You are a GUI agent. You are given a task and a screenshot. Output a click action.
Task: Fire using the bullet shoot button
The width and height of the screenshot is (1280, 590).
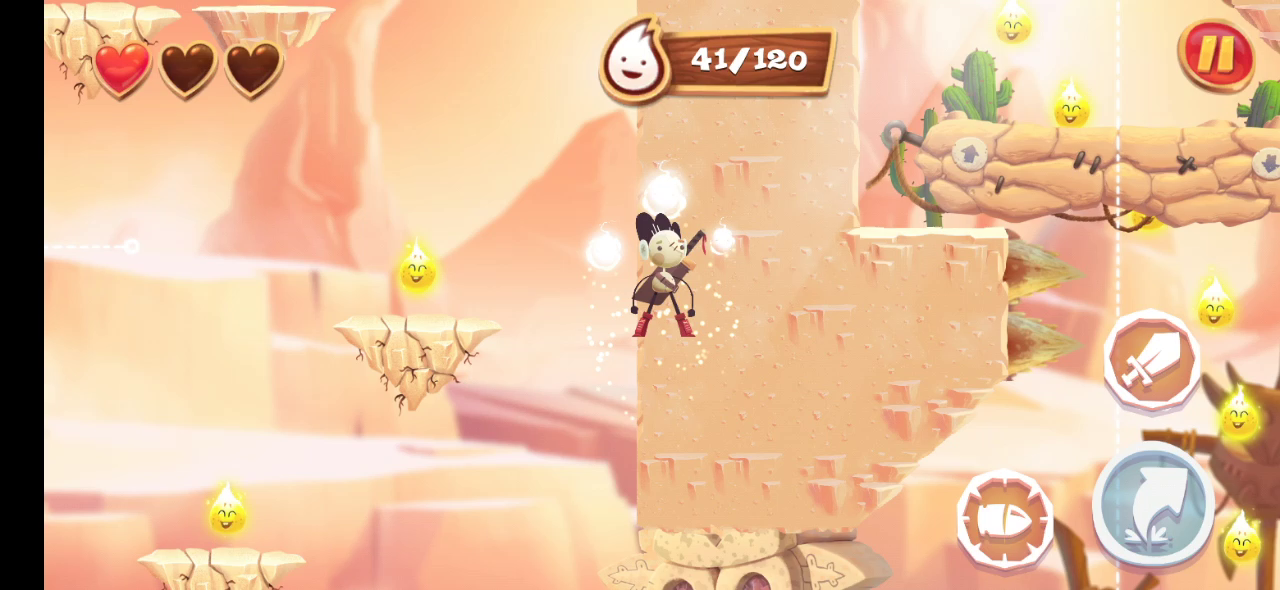[1004, 520]
